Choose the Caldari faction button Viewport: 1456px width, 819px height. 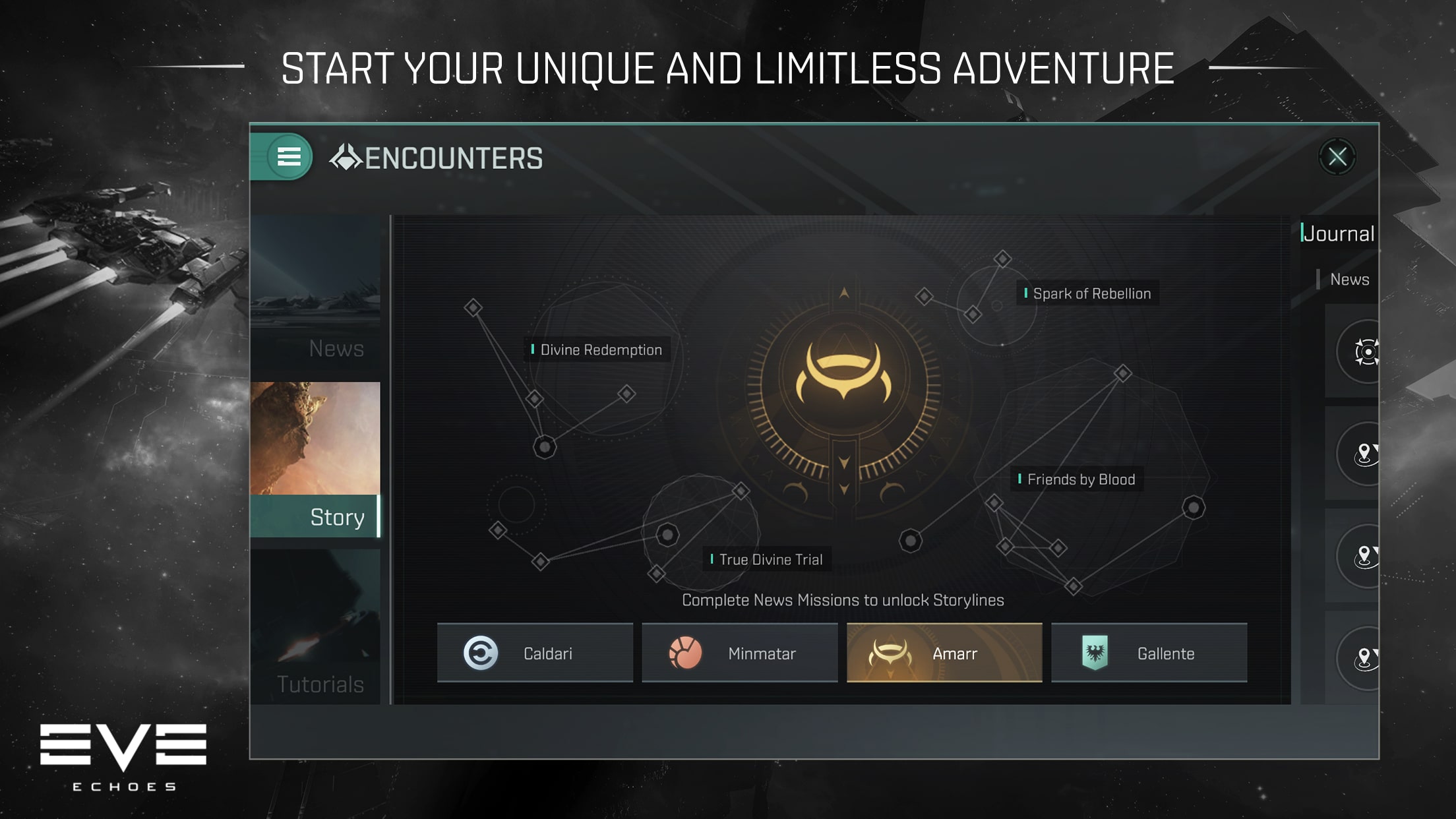[x=535, y=653]
